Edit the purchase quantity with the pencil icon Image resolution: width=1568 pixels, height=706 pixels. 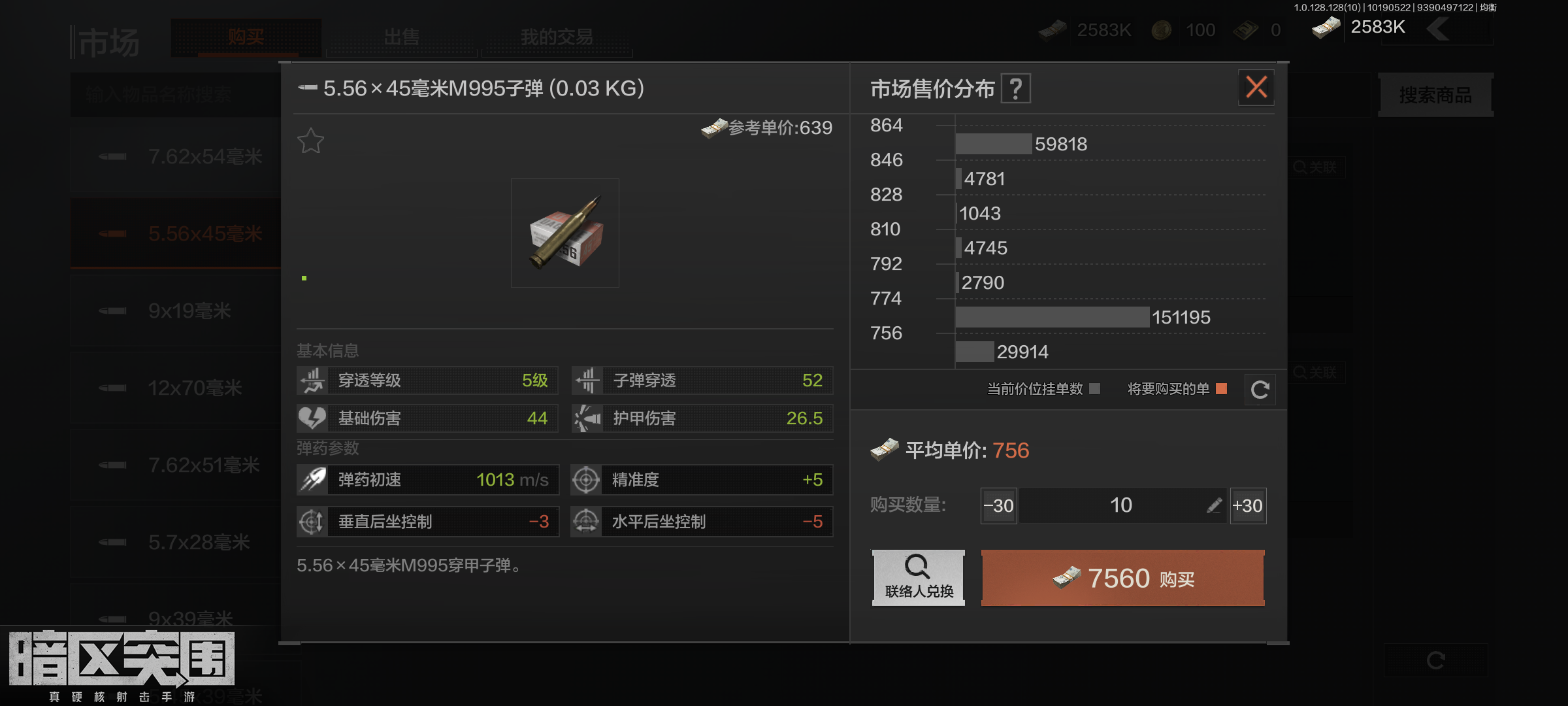(1214, 505)
